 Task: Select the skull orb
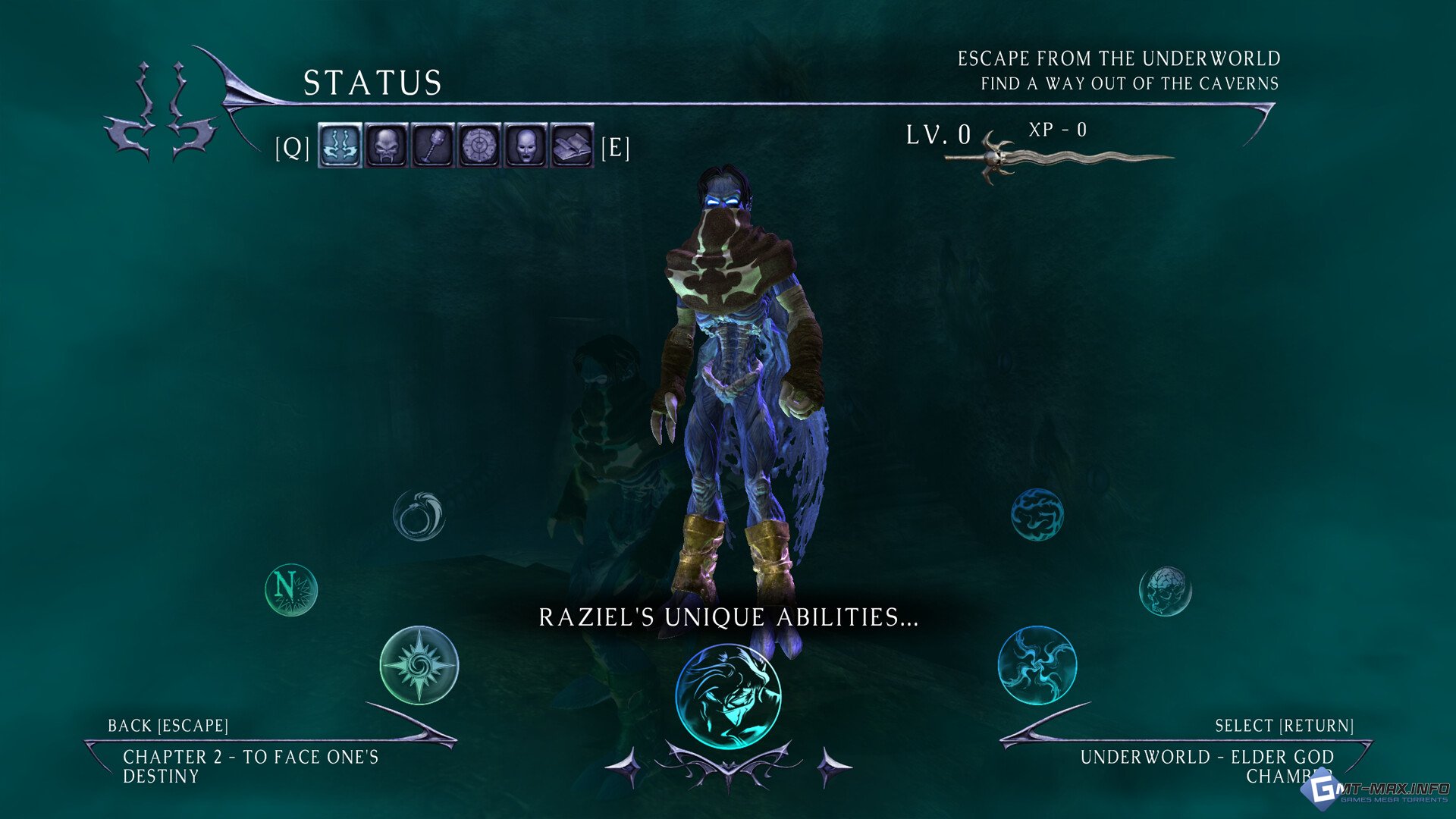(1165, 591)
